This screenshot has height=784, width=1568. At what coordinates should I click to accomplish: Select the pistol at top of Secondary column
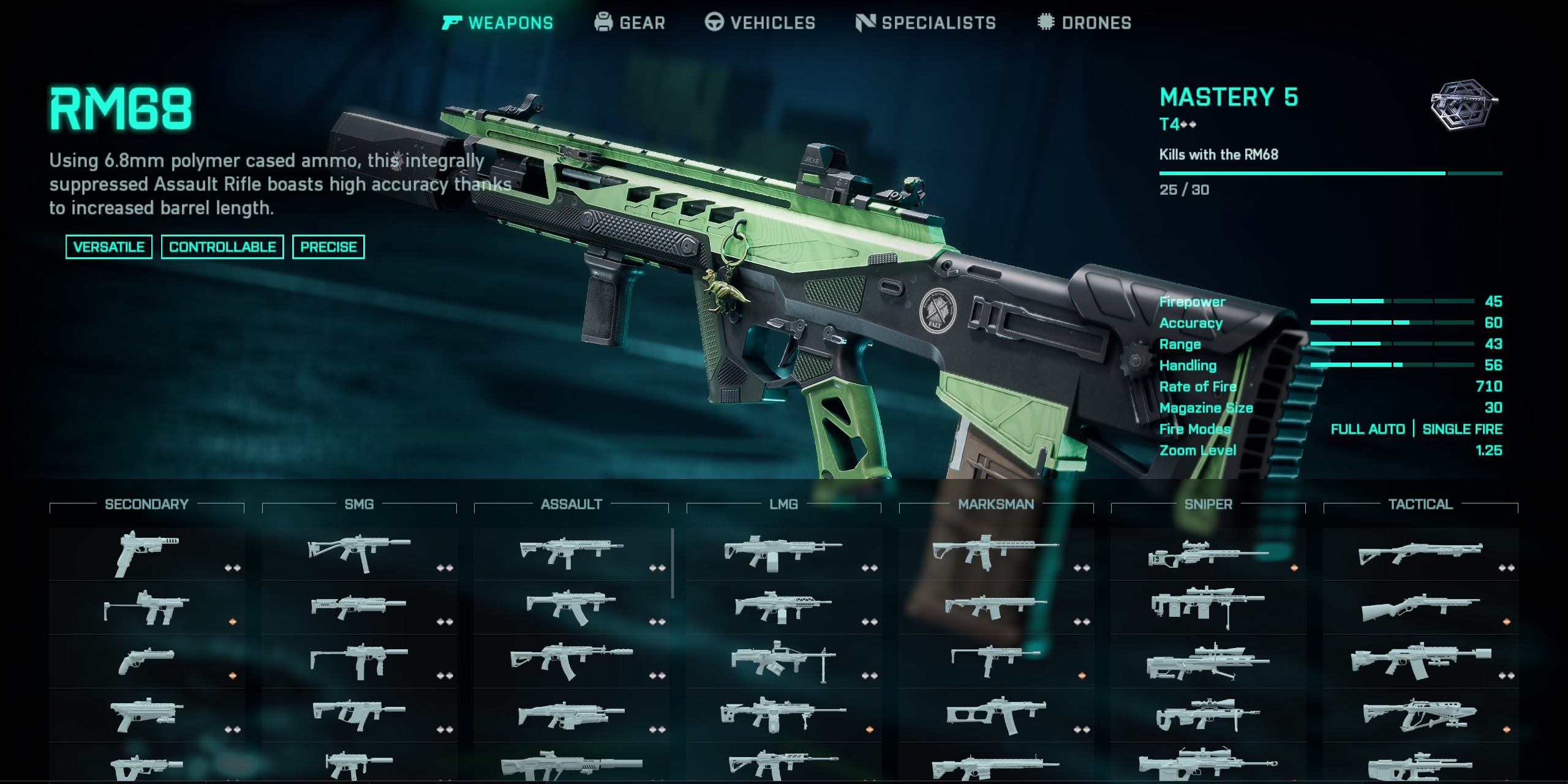click(x=147, y=554)
